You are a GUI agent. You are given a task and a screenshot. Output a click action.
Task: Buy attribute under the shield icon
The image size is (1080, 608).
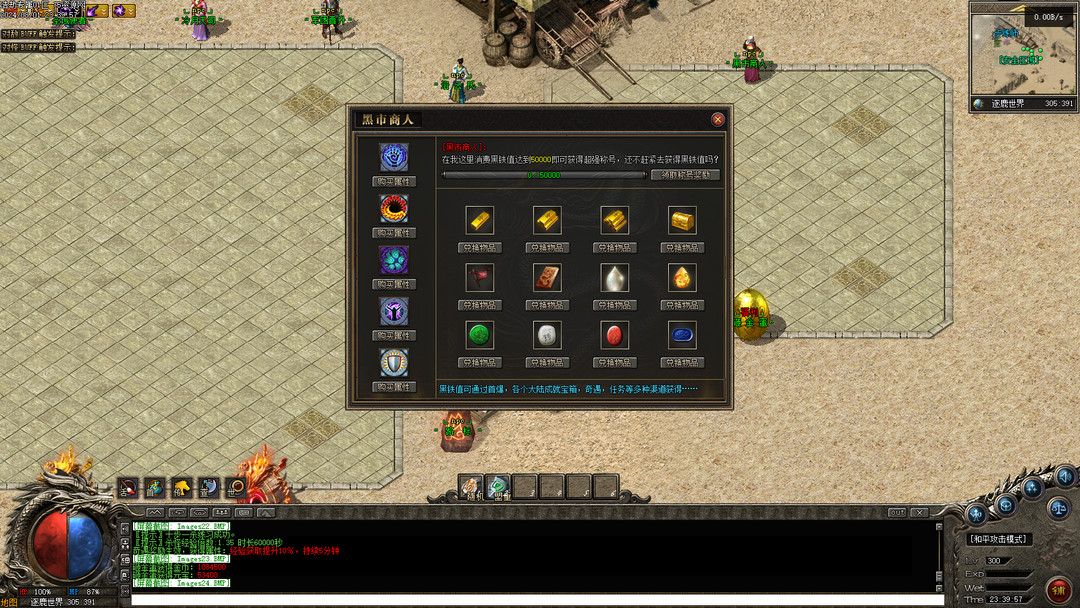tap(394, 387)
